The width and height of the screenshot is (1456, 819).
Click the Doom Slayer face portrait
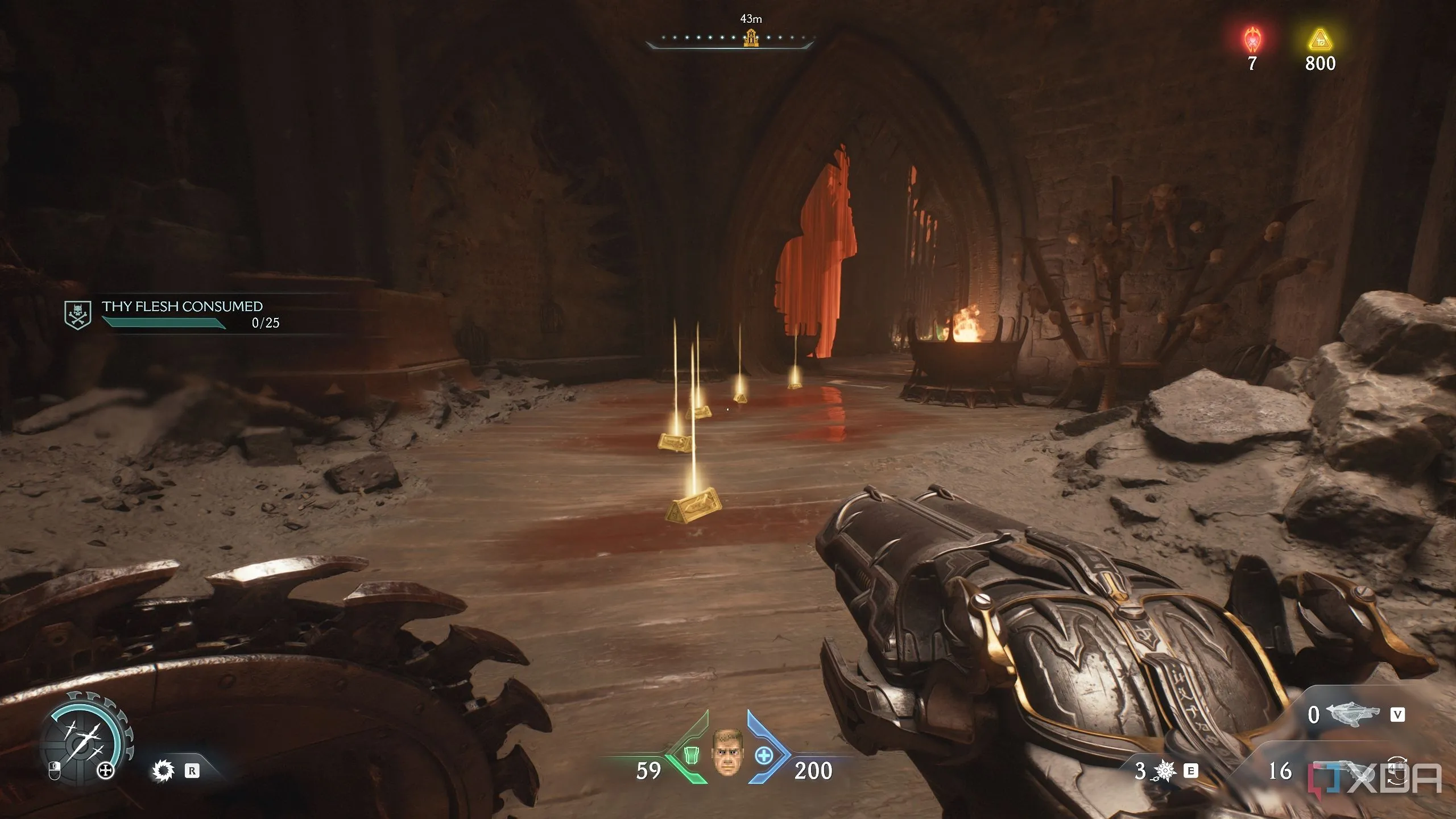coord(727,752)
